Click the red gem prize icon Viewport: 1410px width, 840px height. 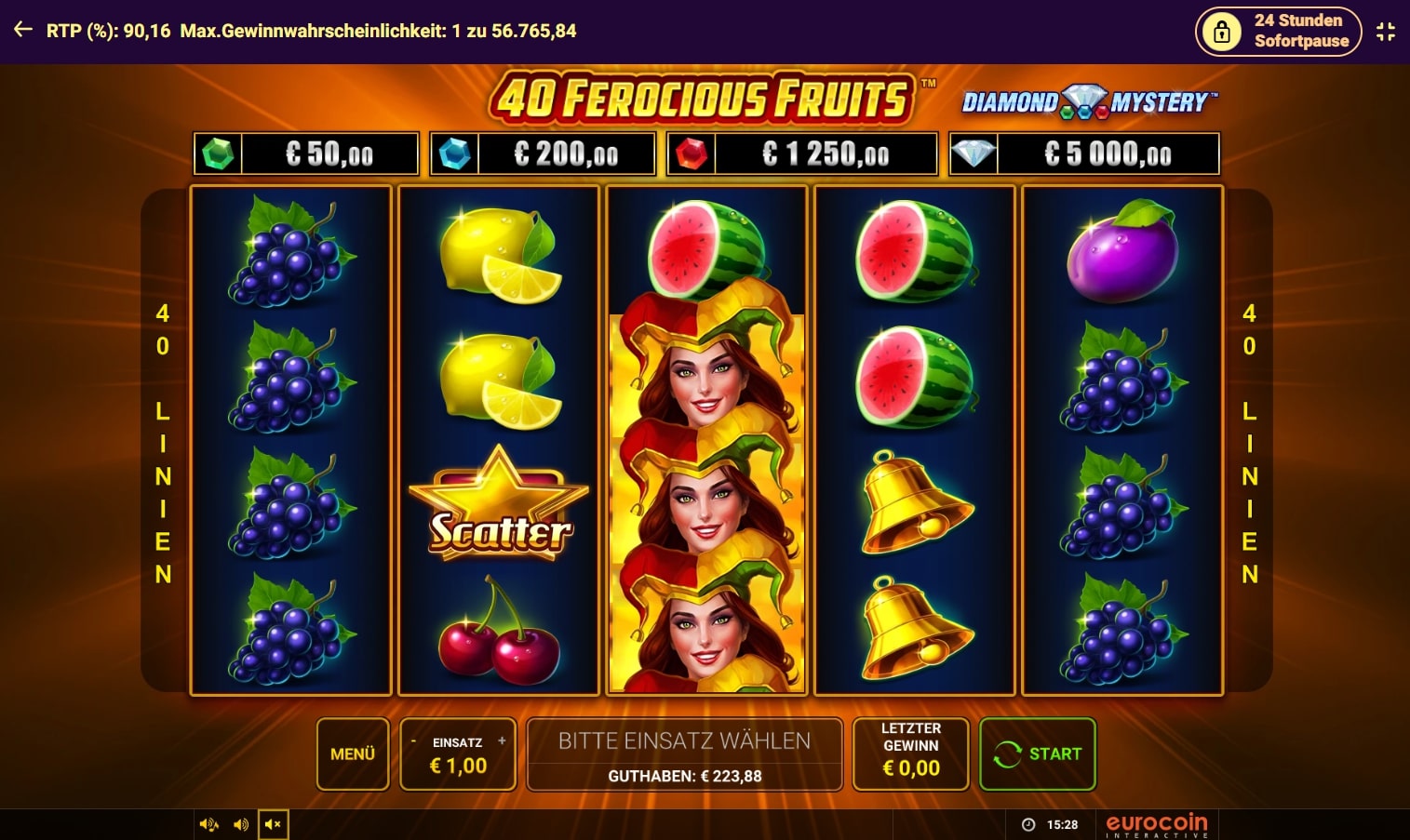click(x=692, y=153)
